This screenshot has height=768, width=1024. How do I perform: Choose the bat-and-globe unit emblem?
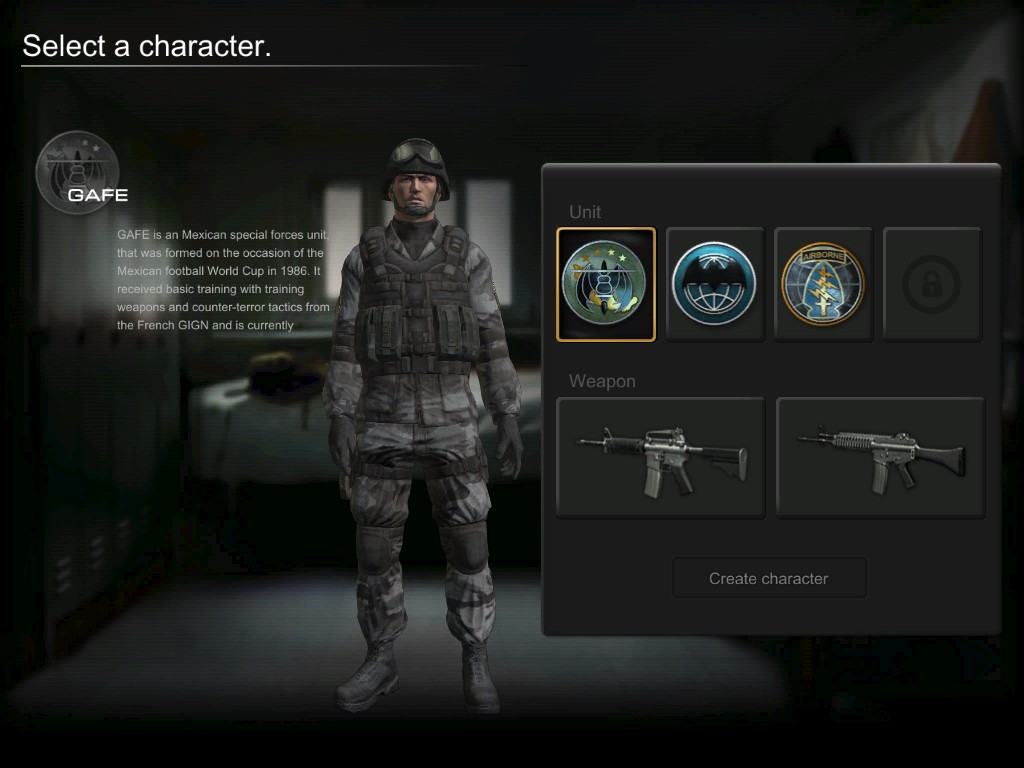click(x=714, y=284)
